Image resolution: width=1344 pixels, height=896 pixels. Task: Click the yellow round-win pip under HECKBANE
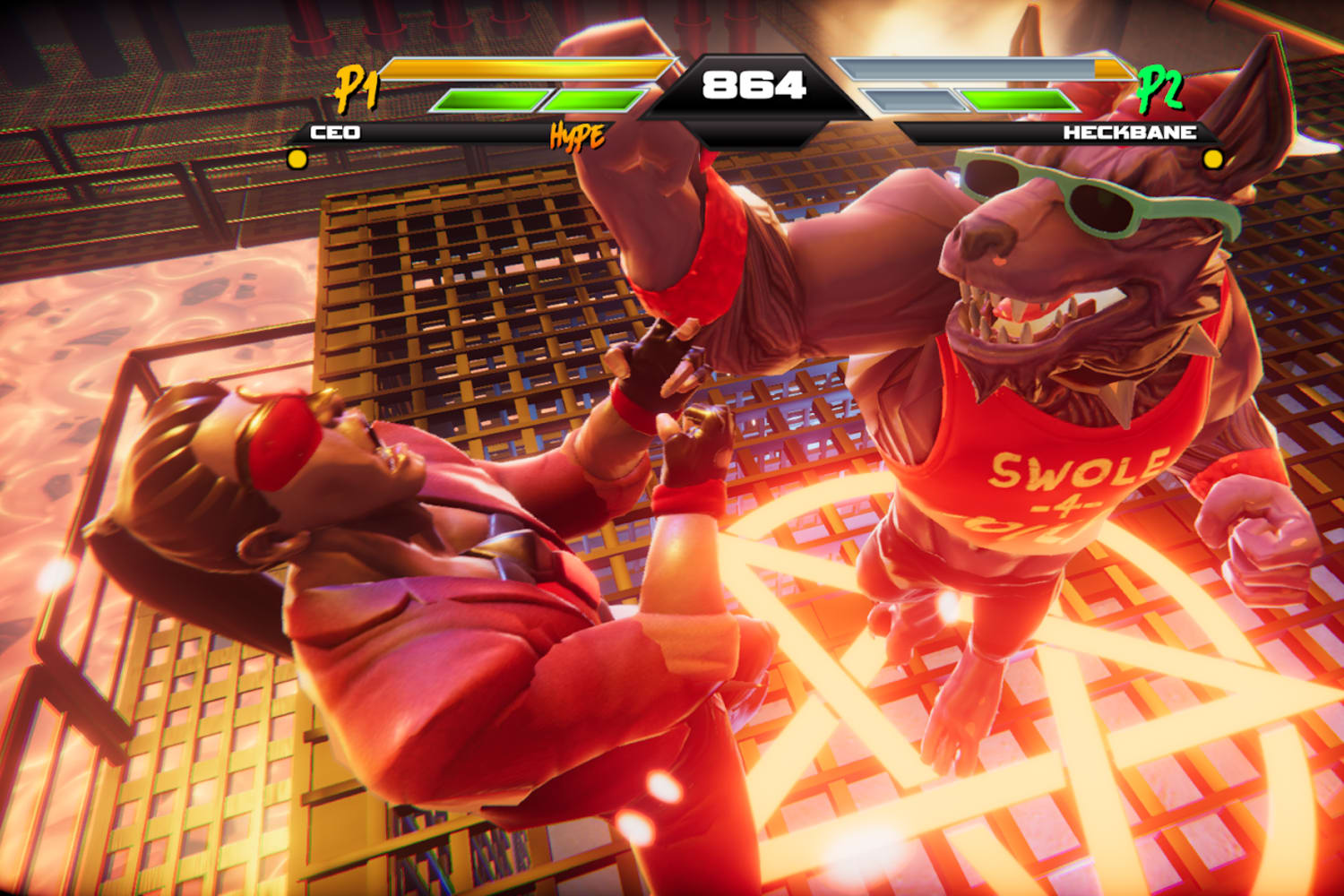(1215, 160)
